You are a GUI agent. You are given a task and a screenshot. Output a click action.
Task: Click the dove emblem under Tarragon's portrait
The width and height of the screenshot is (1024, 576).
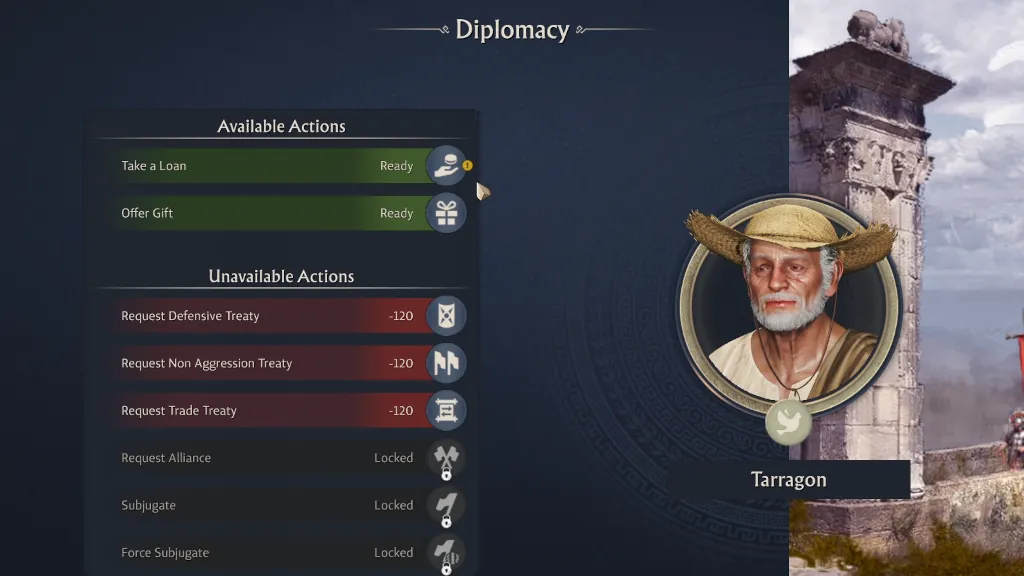788,422
